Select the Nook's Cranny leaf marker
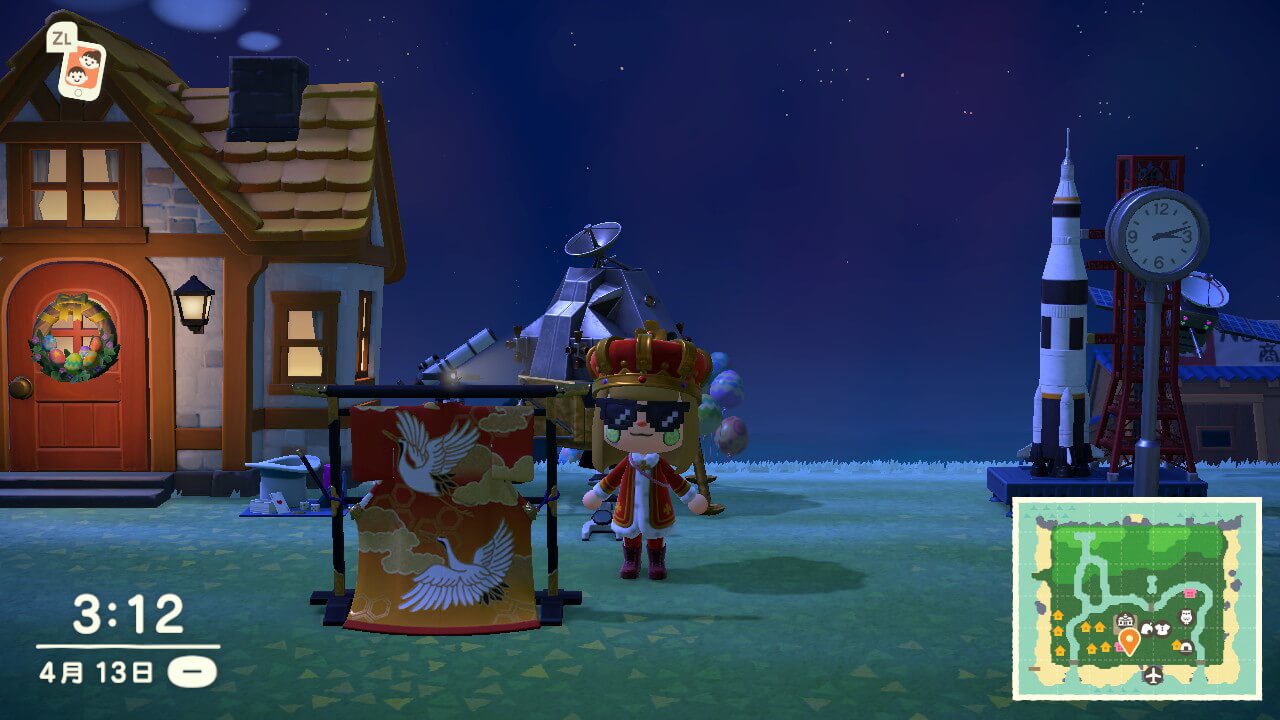This screenshot has width=1280, height=720. coord(1147,629)
